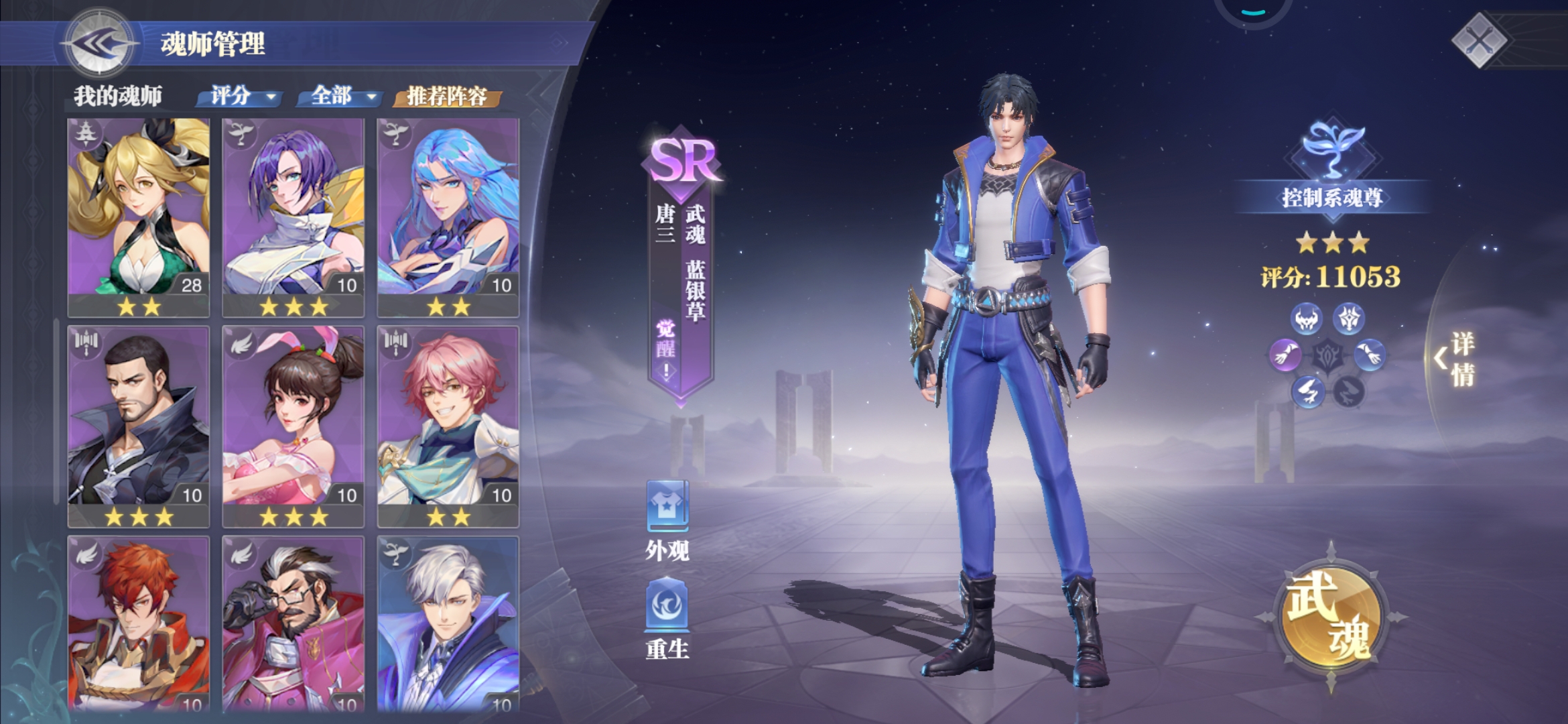
Task: Select the bunny-eared girl hero card
Action: tap(293, 424)
